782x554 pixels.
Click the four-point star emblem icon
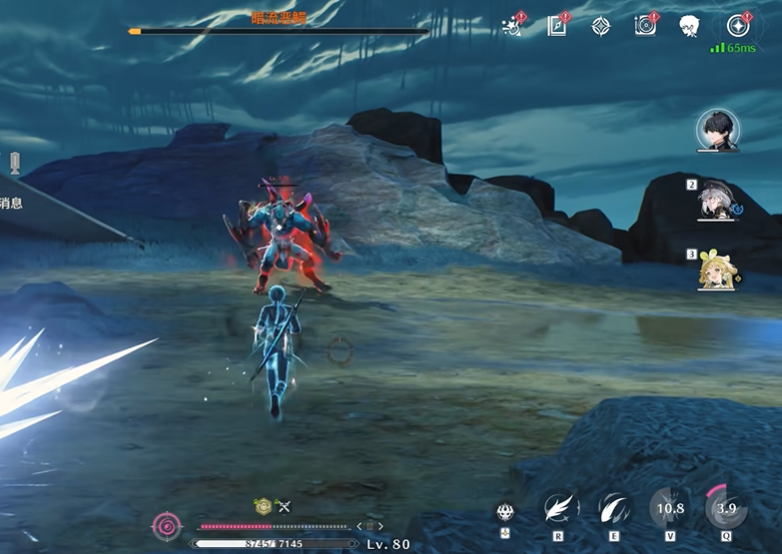(x=600, y=27)
